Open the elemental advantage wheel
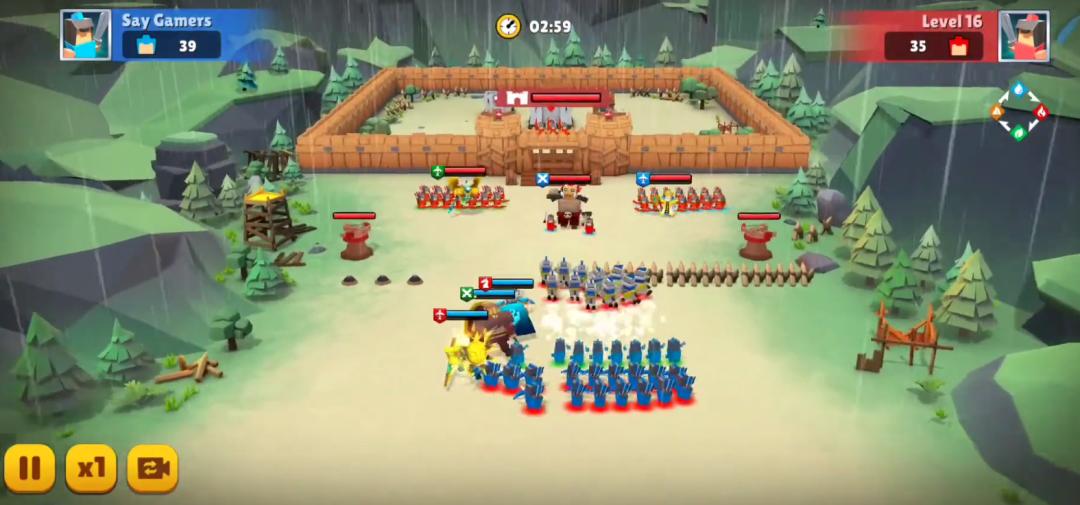The width and height of the screenshot is (1080, 505). [x=1018, y=111]
